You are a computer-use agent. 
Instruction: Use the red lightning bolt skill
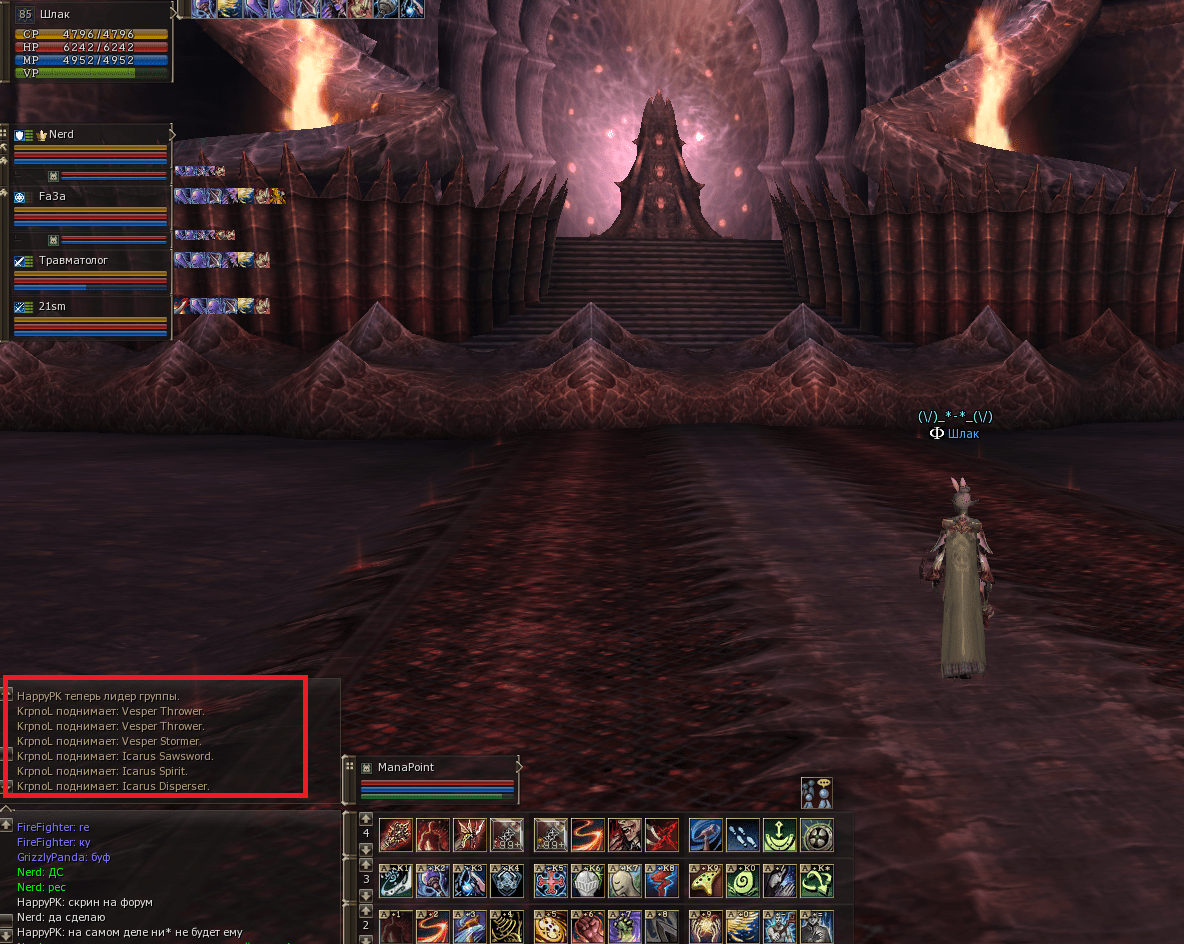662,881
